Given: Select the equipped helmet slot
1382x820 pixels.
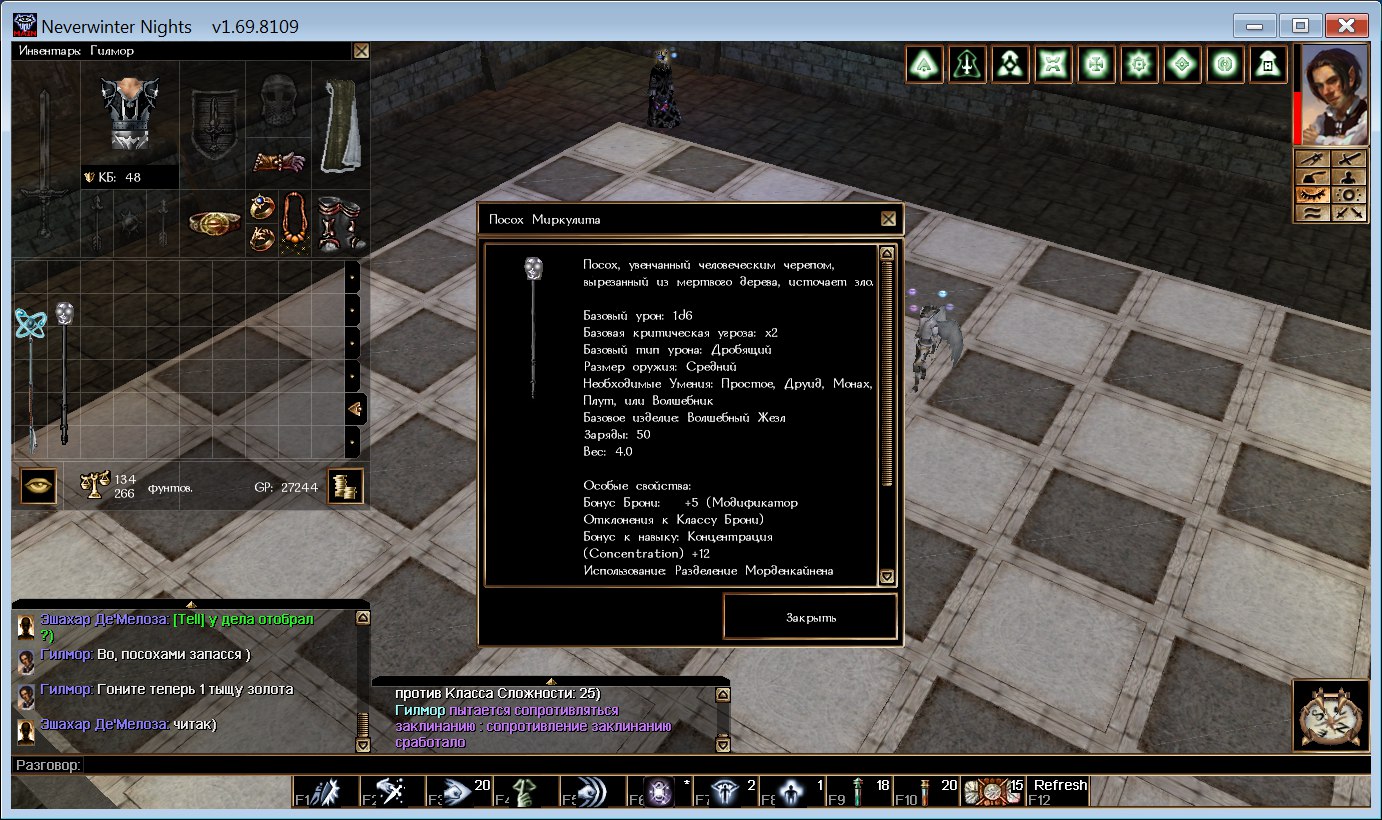Looking at the screenshot, I should (278, 100).
